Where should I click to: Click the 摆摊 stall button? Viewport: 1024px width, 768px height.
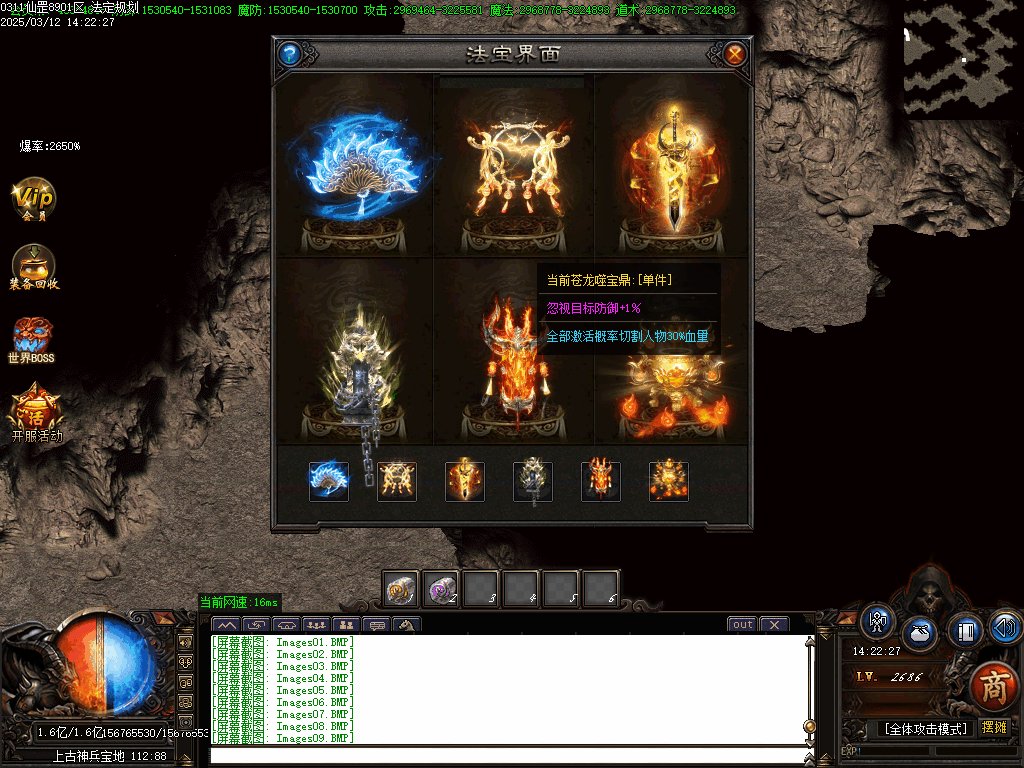click(994, 727)
